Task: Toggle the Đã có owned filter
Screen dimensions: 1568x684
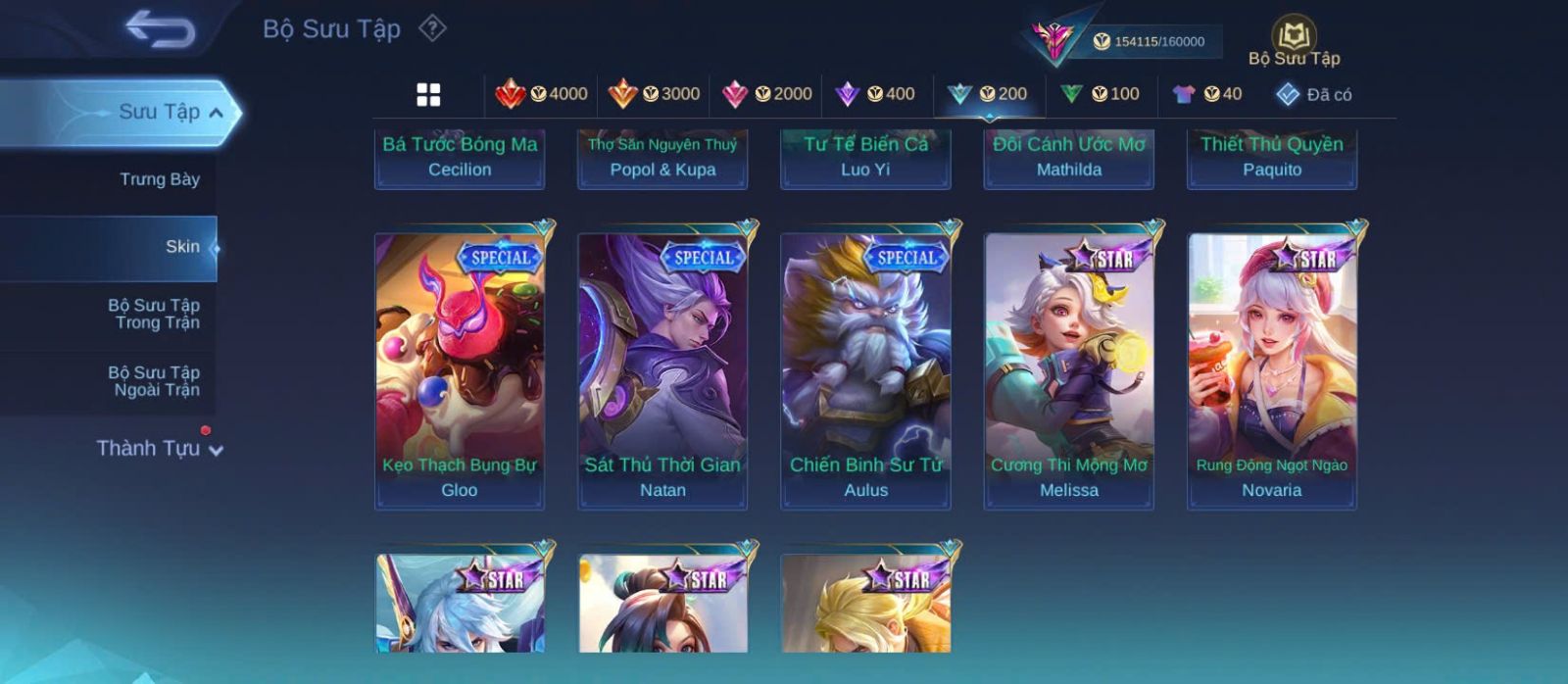Action: click(x=1313, y=94)
